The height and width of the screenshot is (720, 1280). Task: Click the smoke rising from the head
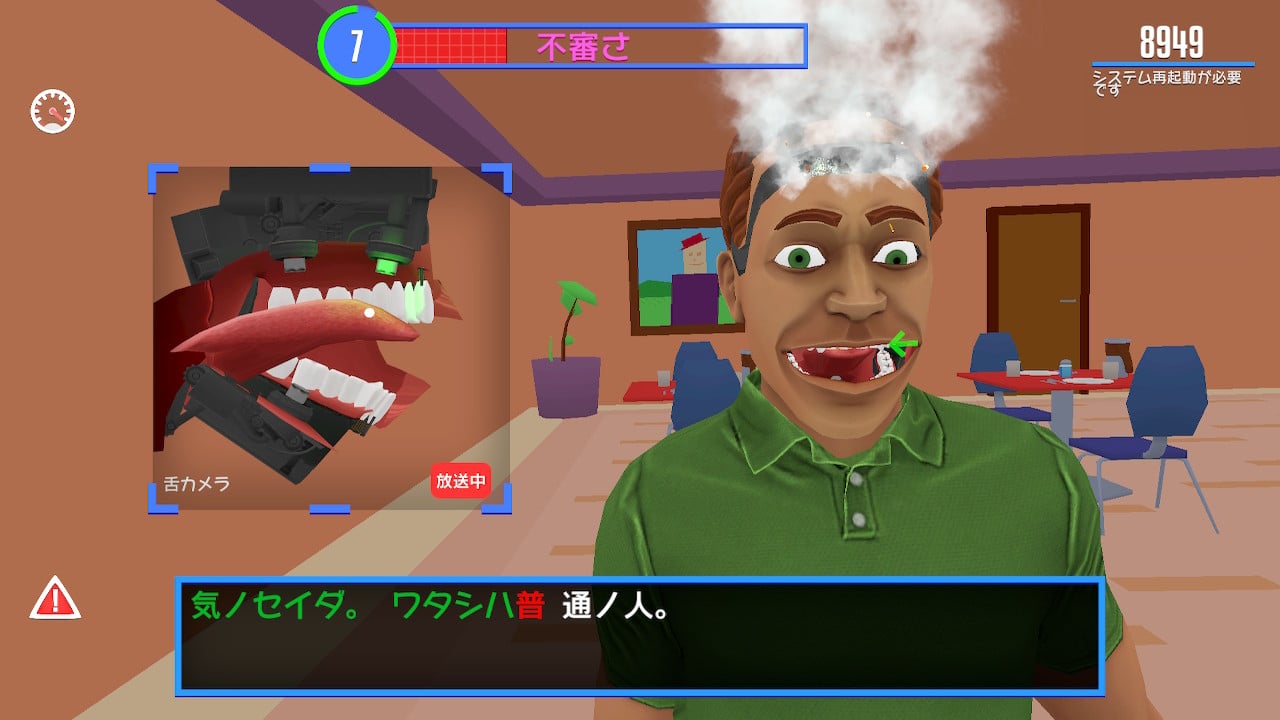[x=880, y=80]
